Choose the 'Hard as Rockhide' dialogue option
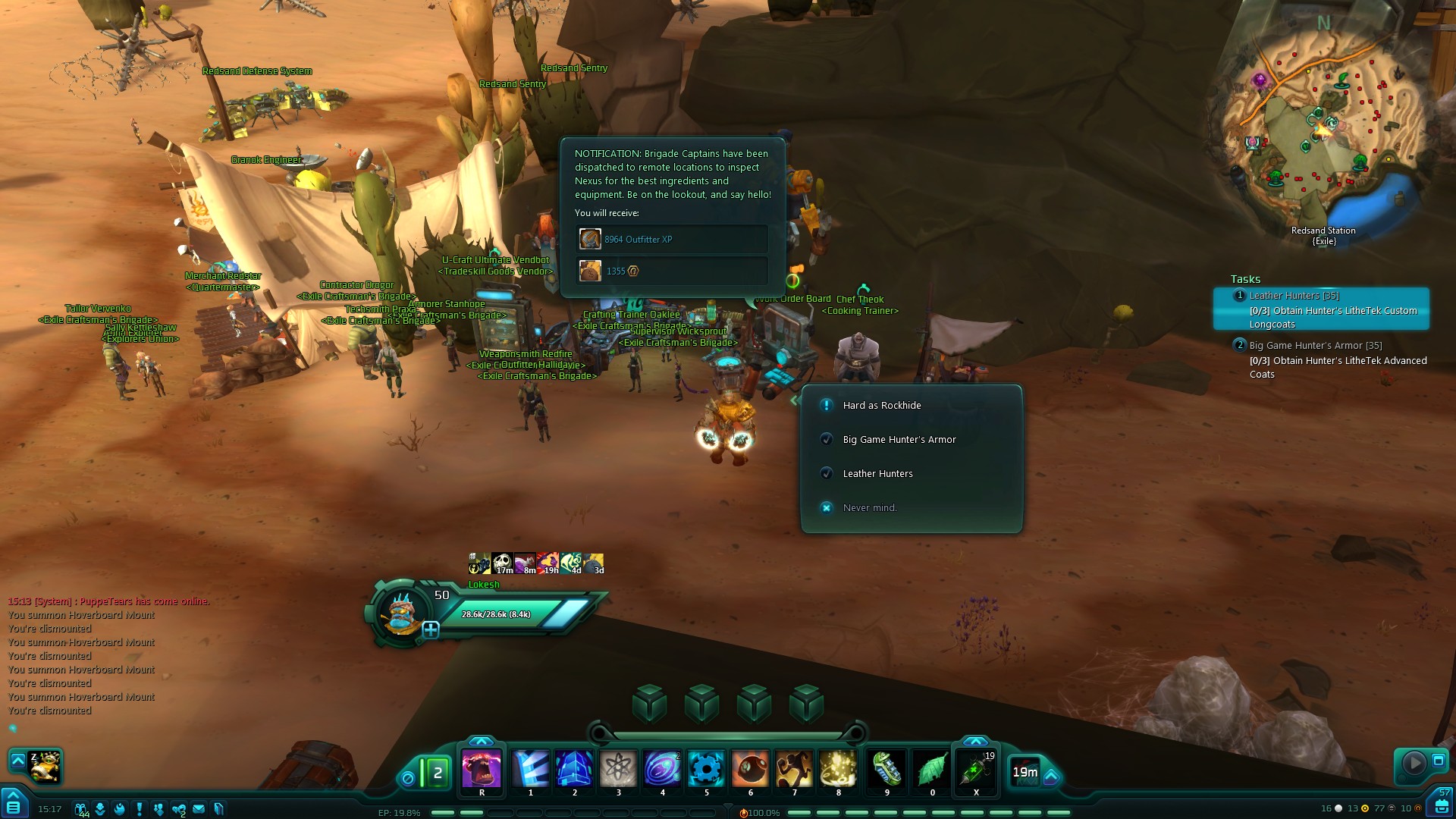Viewport: 1456px width, 819px height. [882, 406]
